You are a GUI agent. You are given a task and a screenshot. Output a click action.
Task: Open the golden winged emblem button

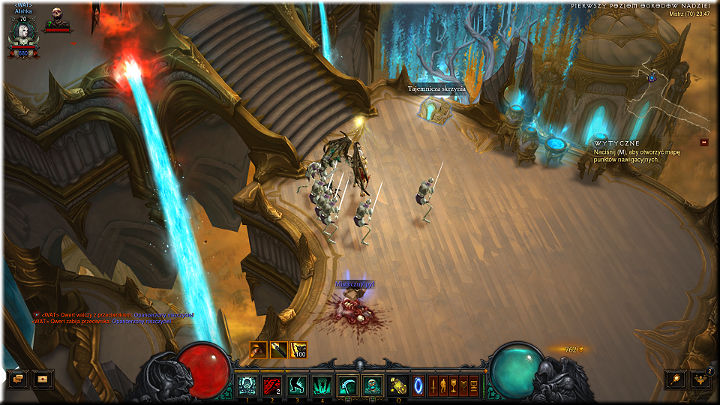702,379
